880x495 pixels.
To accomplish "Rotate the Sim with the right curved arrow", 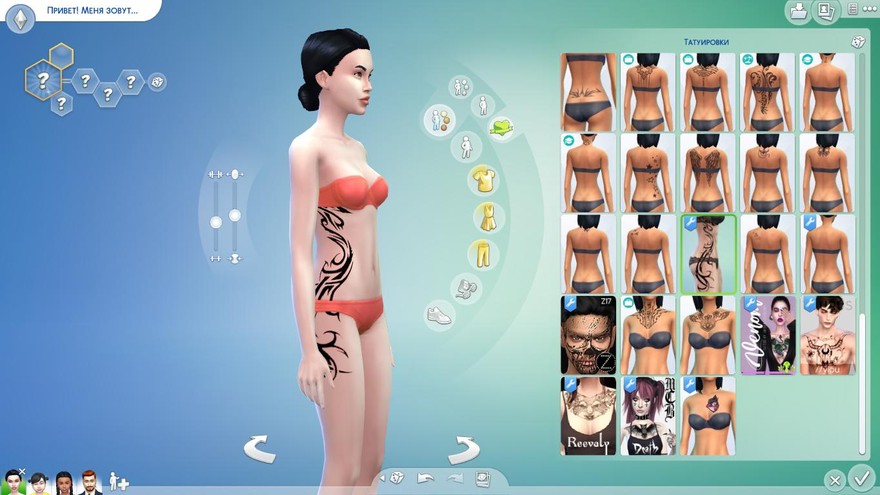I will (x=463, y=449).
